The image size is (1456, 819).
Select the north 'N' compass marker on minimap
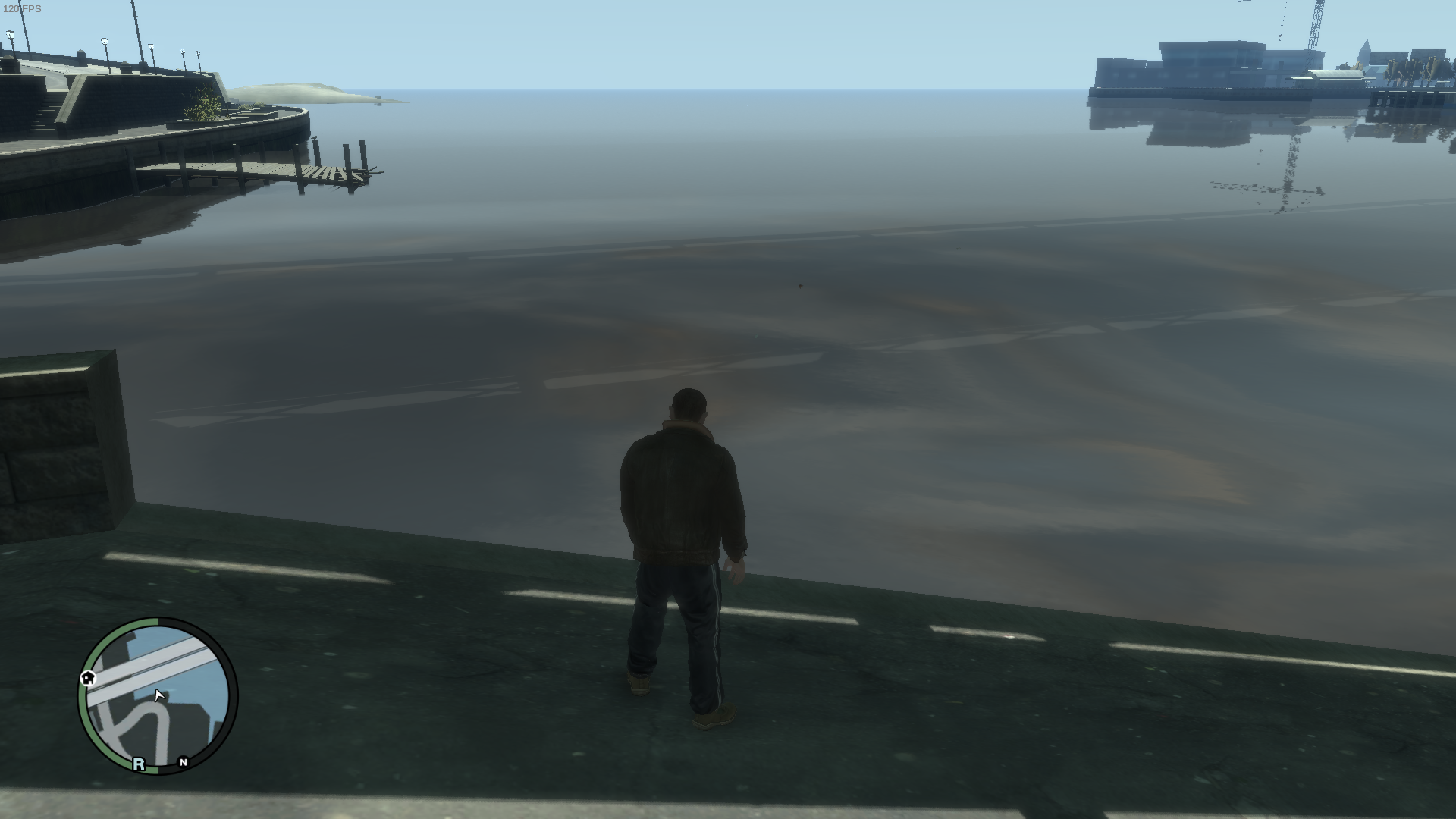click(x=184, y=762)
